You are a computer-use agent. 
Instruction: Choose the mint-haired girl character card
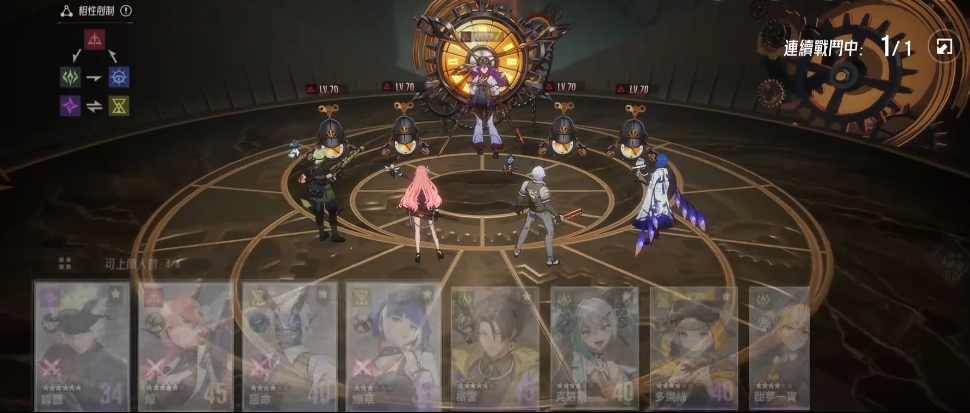point(595,345)
